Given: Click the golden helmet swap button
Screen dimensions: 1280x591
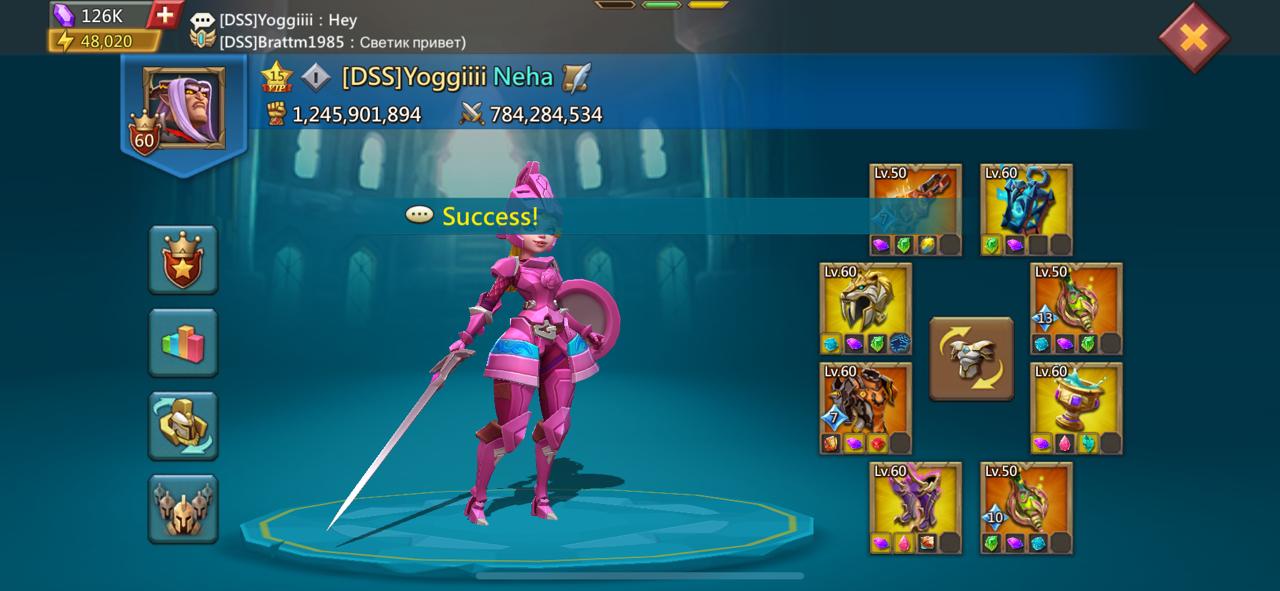Looking at the screenshot, I should point(183,425).
